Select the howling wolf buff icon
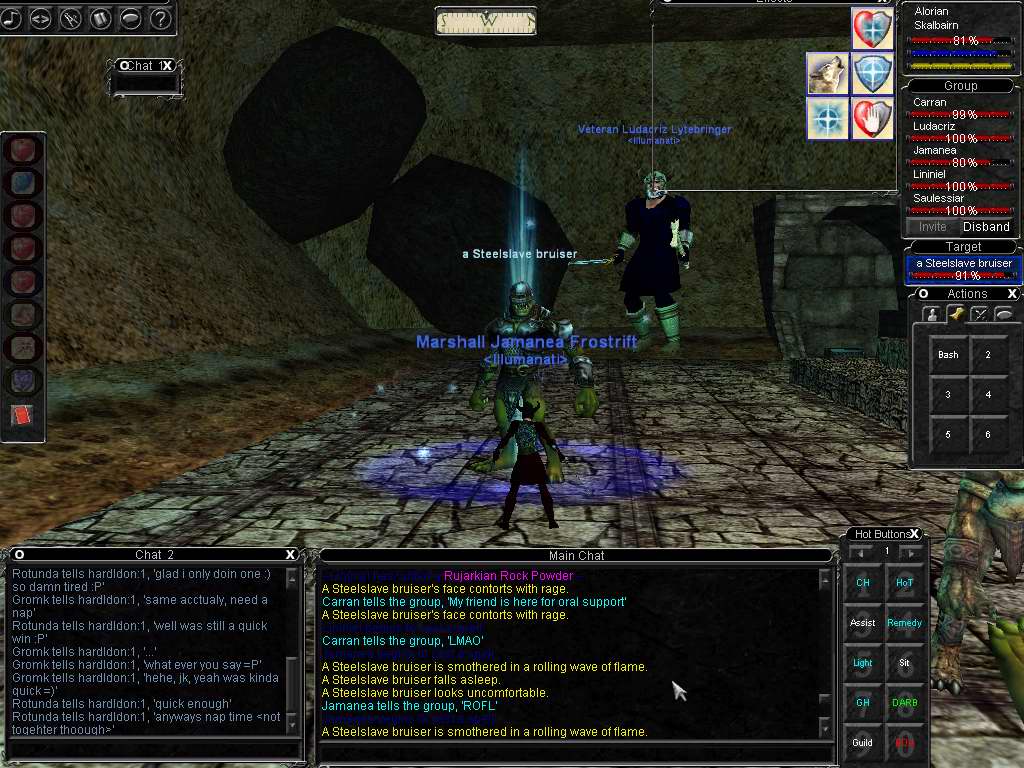This screenshot has width=1024, height=768. [826, 73]
